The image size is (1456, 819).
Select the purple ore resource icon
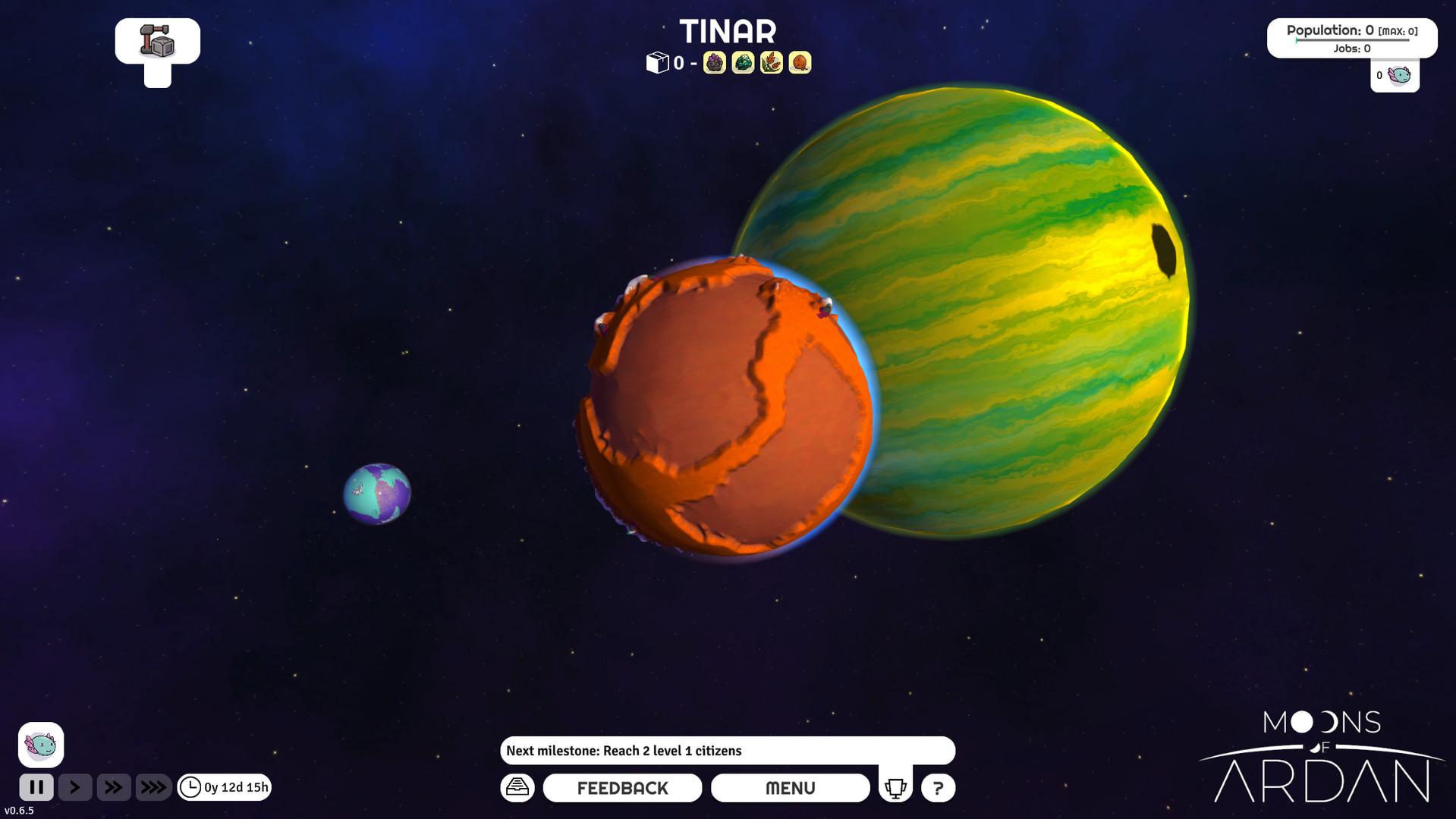714,63
